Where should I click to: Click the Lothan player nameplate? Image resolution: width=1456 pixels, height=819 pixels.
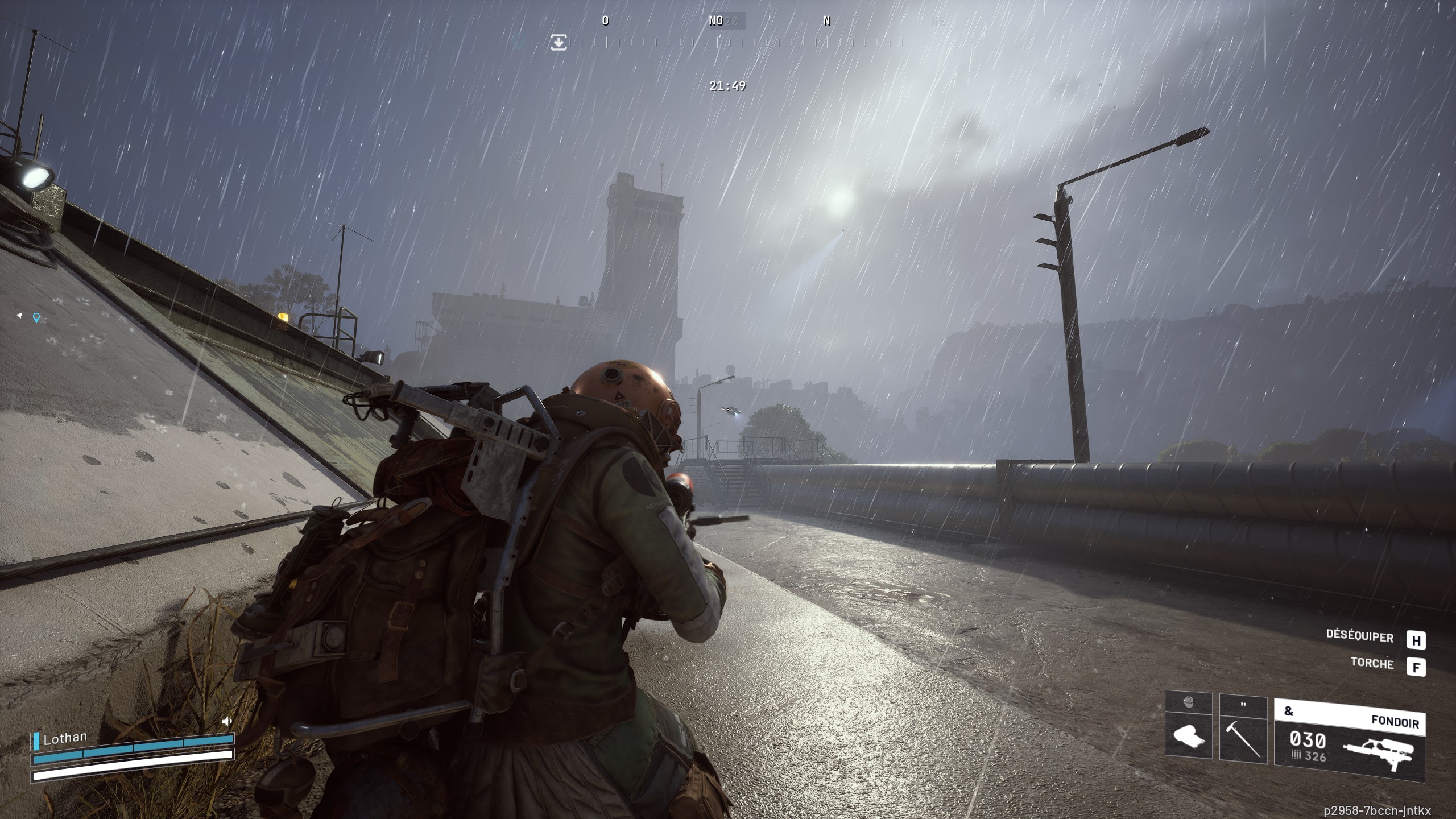tap(65, 739)
